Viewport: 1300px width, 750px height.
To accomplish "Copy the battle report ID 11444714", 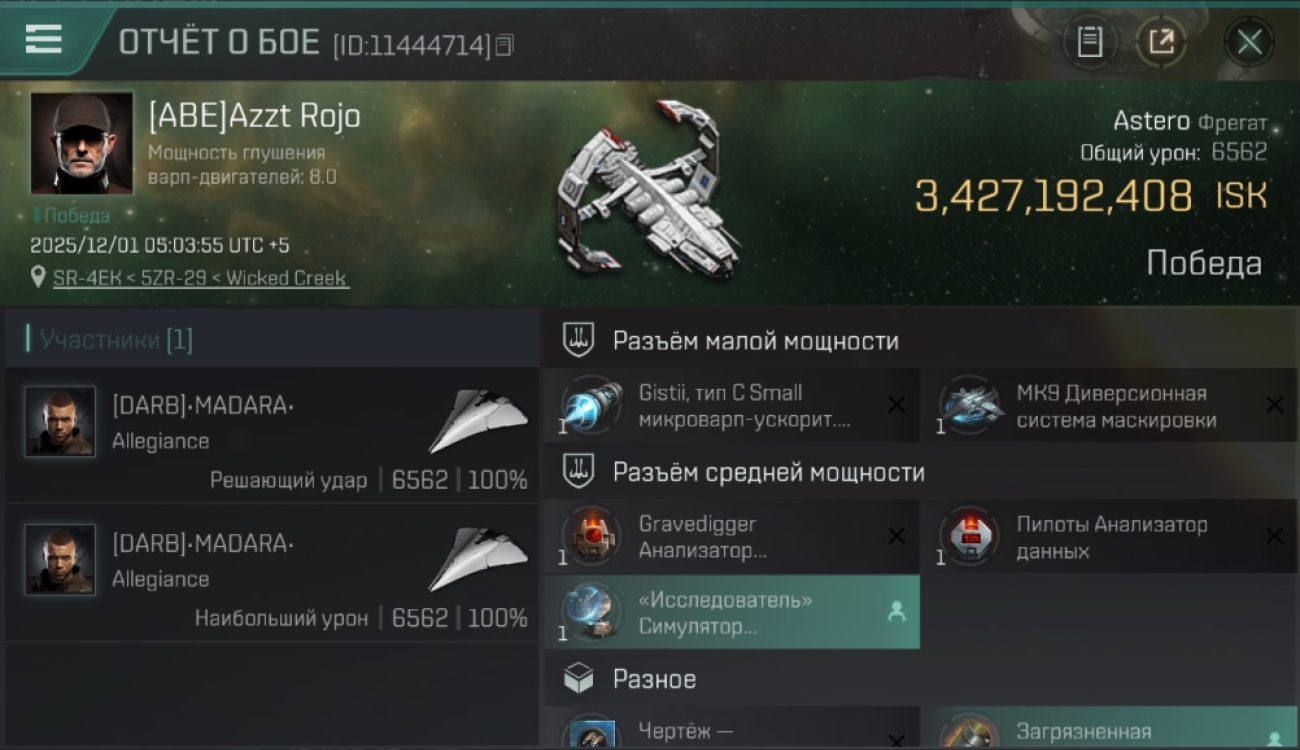I will 506,44.
